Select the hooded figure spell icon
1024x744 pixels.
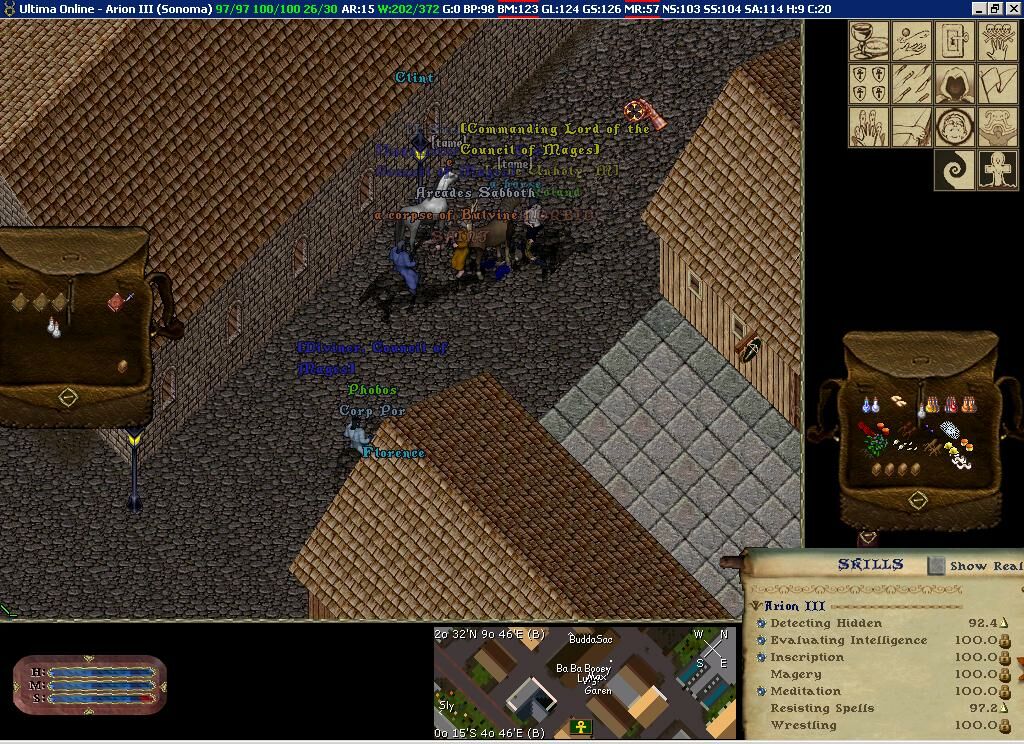955,84
